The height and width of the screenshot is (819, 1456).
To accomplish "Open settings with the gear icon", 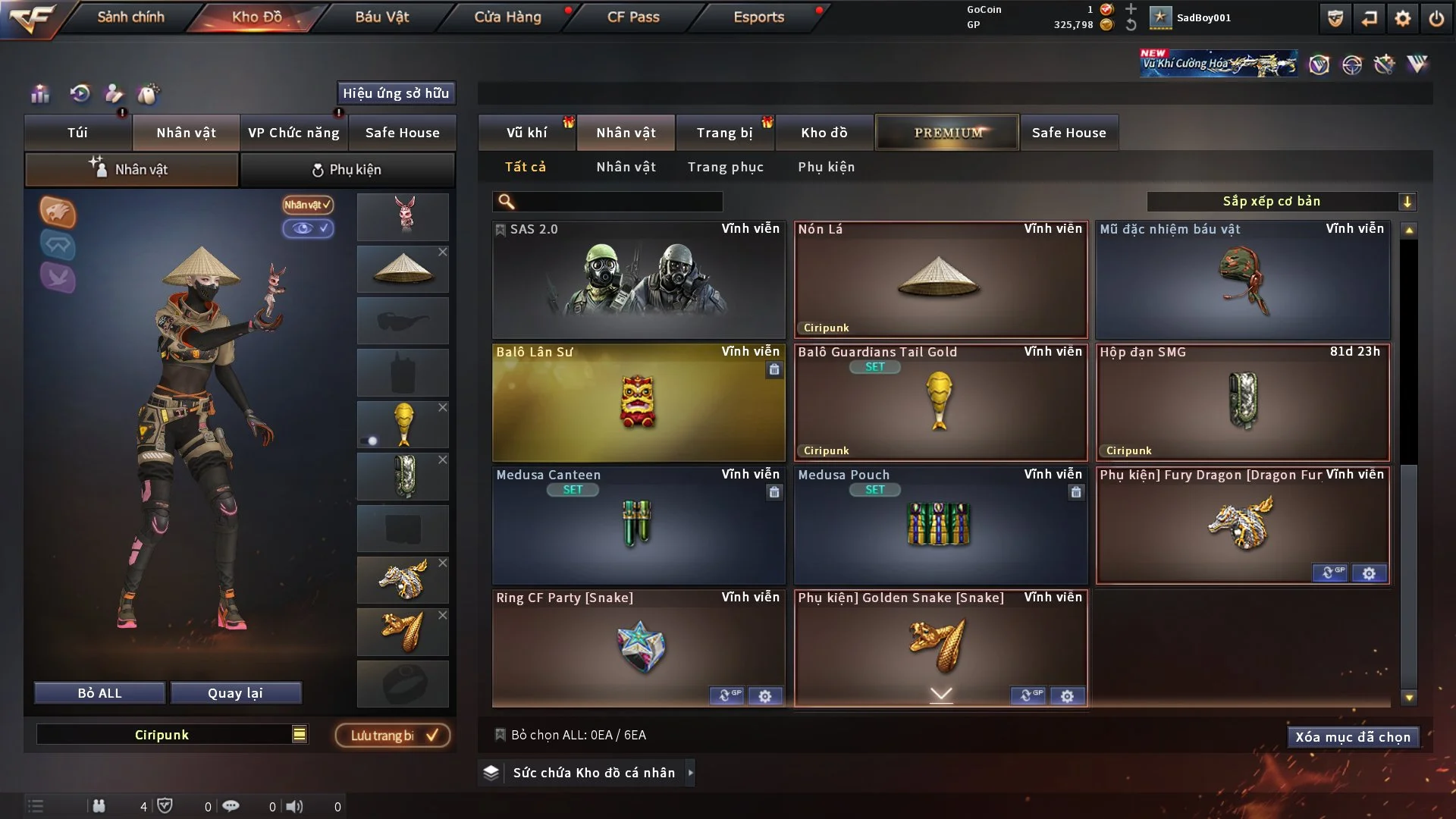I will coord(1402,18).
